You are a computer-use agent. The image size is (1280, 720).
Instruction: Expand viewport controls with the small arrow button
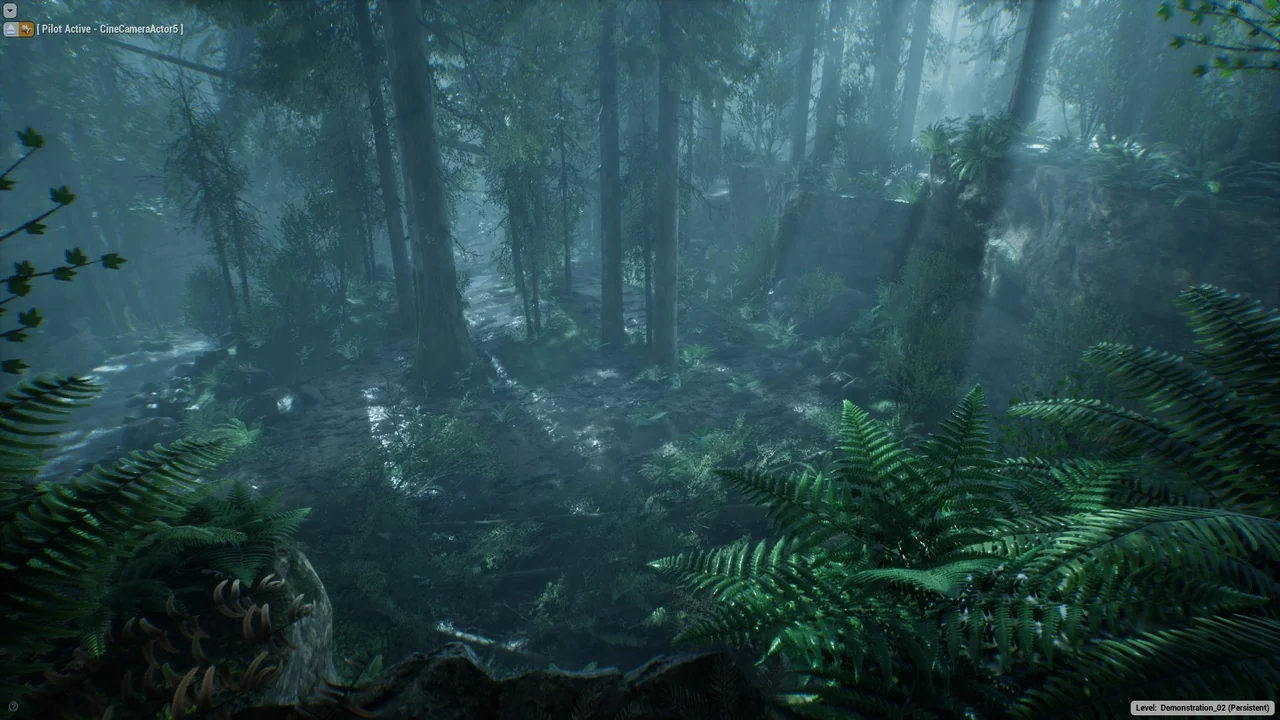click(10, 11)
